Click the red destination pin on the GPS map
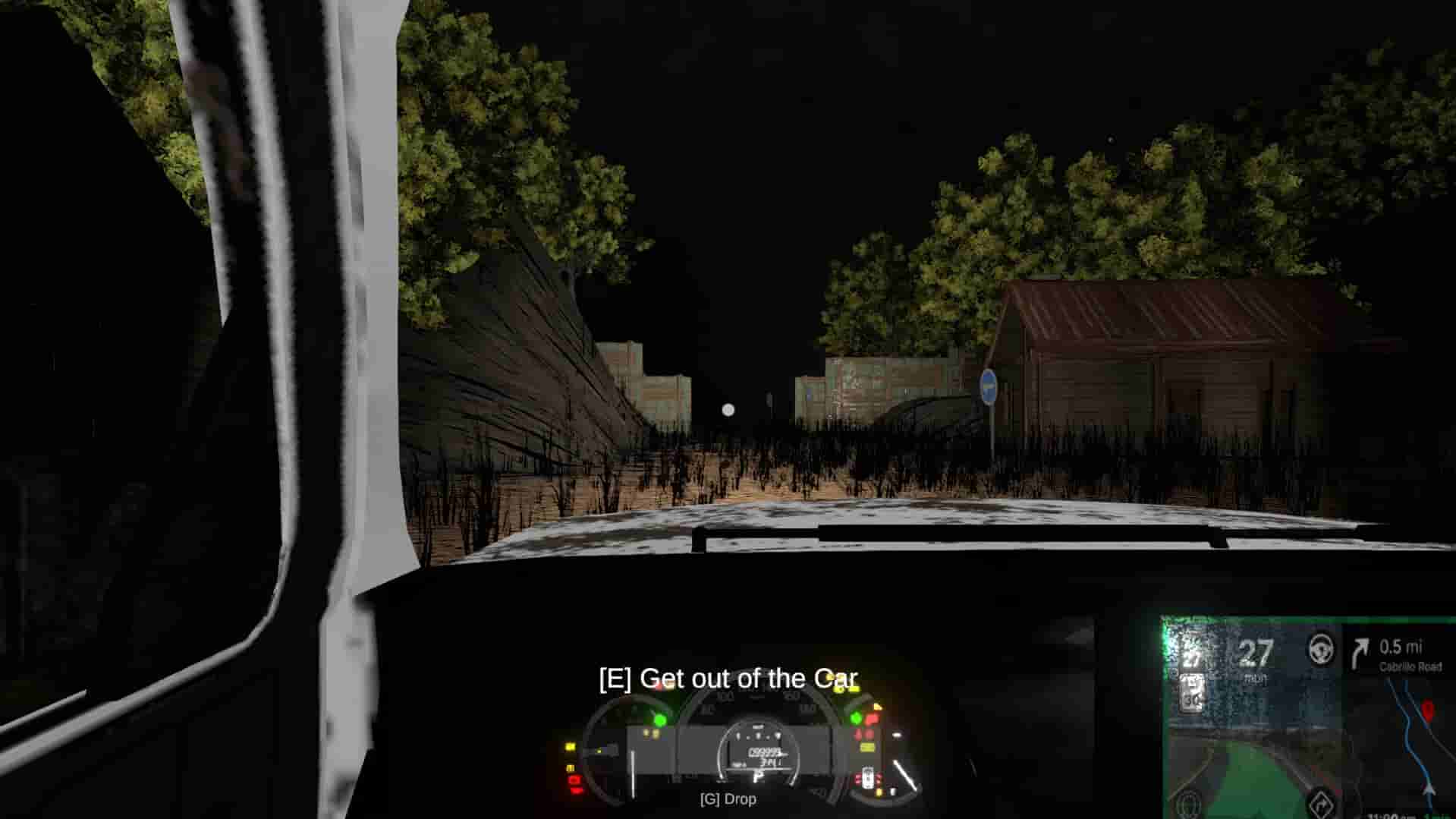 (1429, 710)
